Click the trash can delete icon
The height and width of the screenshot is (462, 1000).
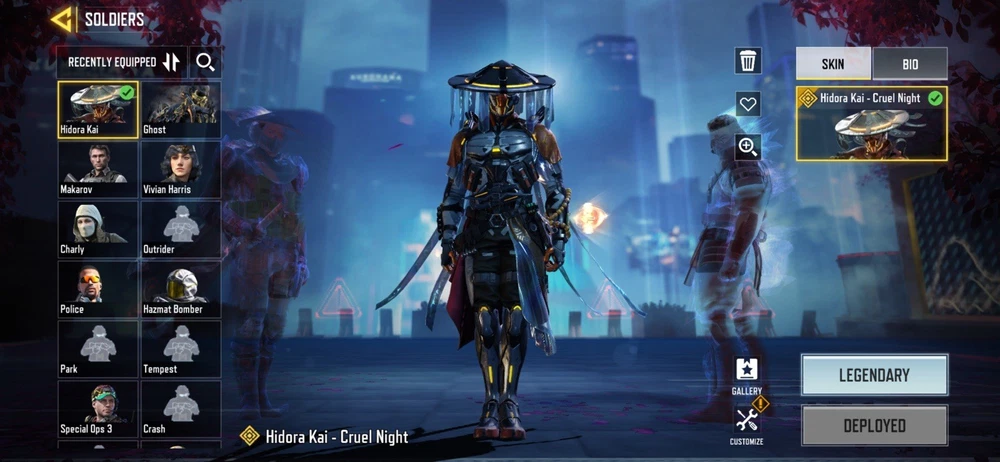tap(748, 61)
